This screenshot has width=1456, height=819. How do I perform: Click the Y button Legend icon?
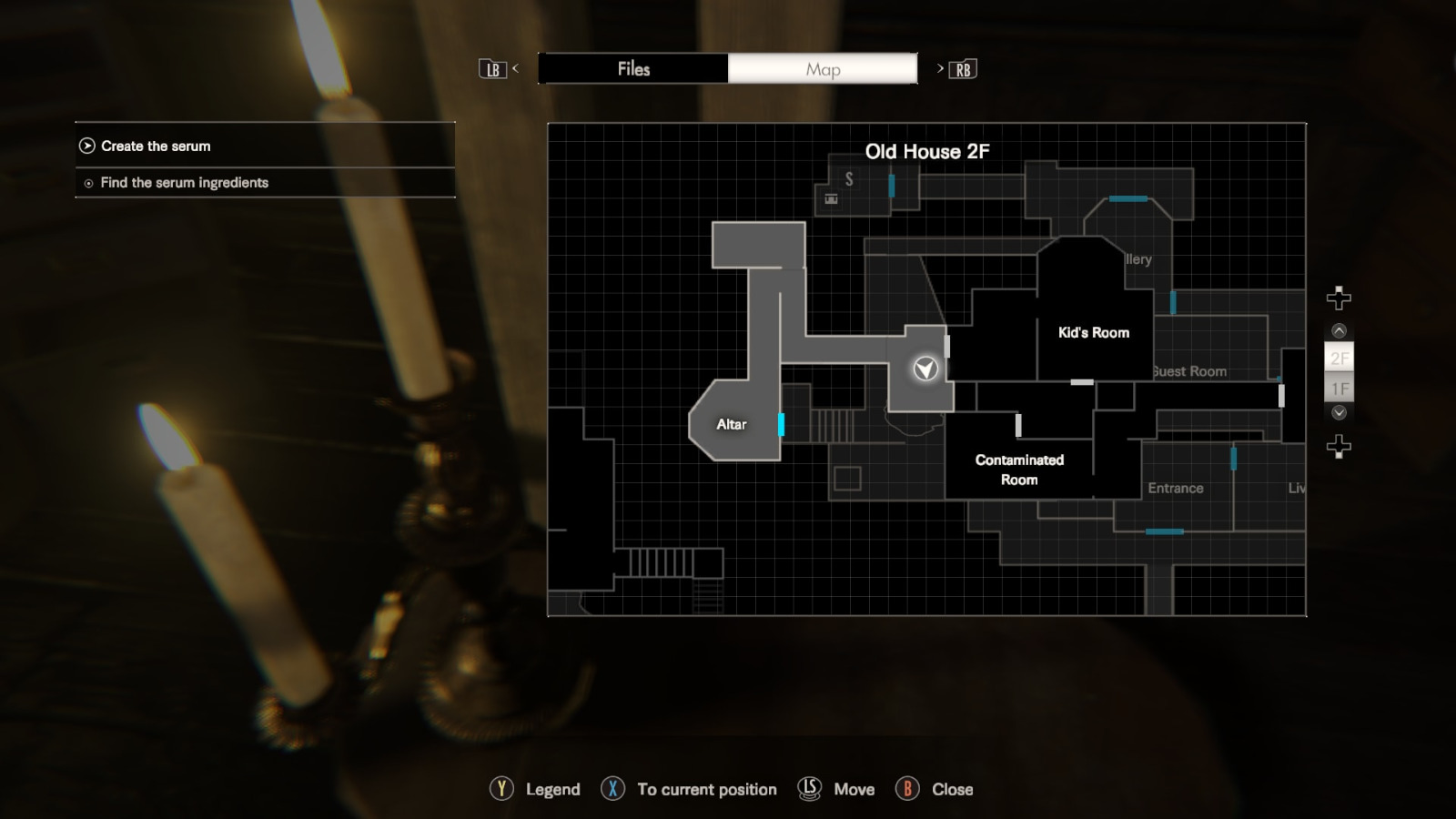(502, 789)
